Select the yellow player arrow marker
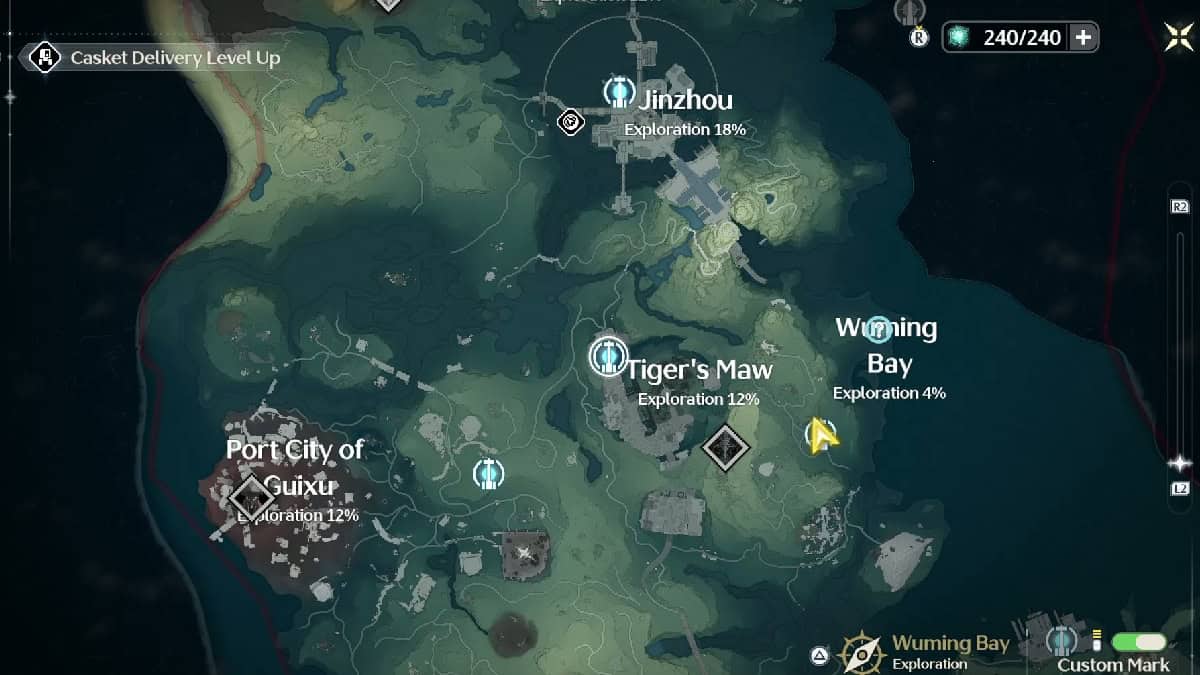Viewport: 1200px width, 675px height. click(821, 435)
